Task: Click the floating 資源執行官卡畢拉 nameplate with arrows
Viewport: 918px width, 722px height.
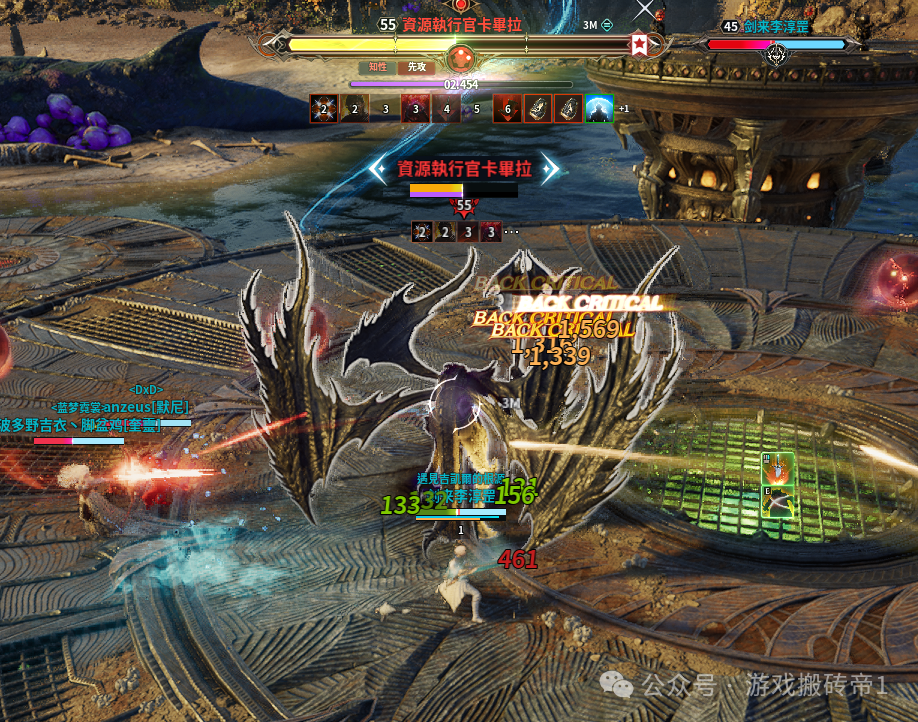Action: pyautogui.click(x=464, y=169)
